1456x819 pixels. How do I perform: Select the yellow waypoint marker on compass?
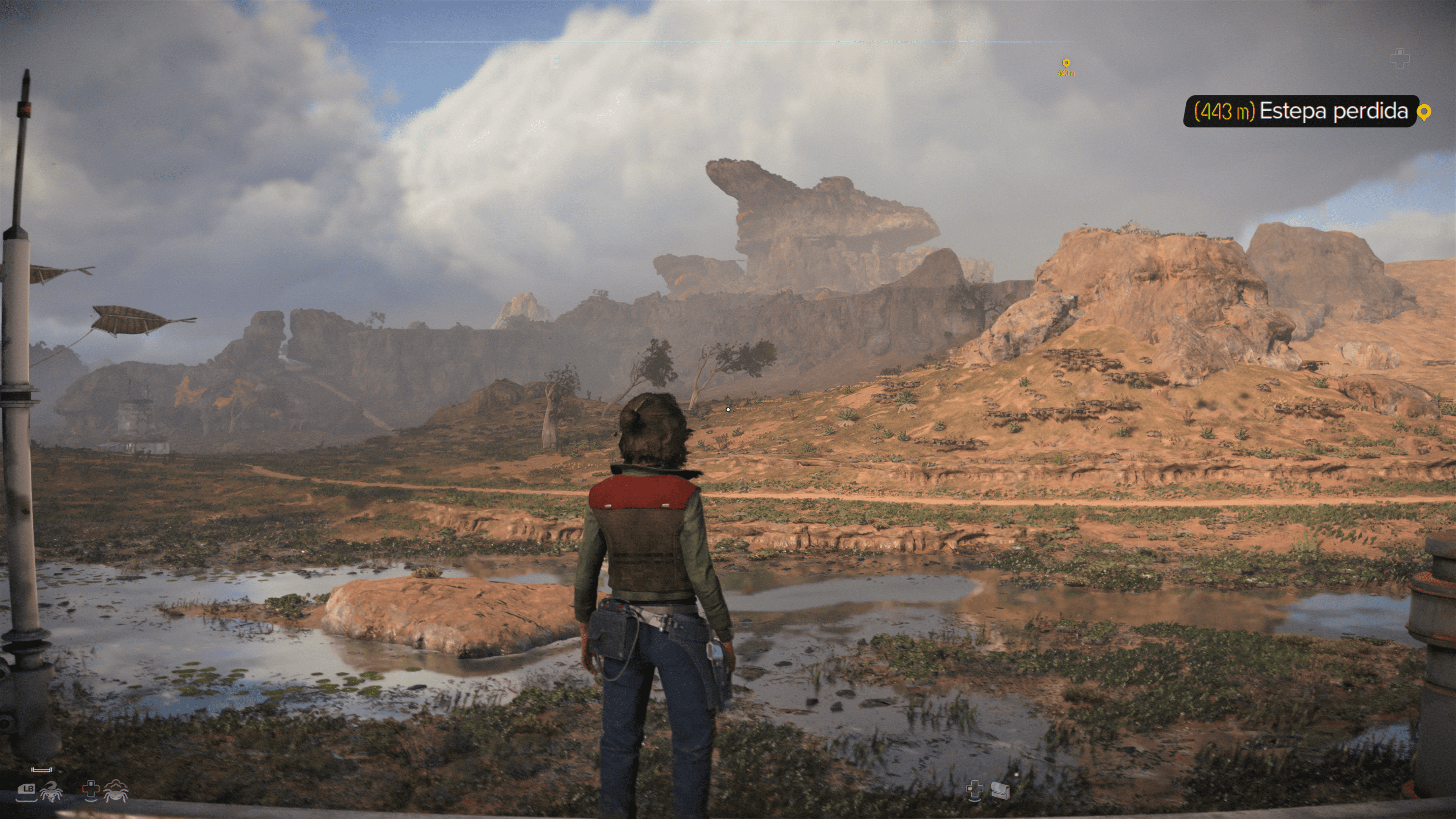pos(1065,63)
